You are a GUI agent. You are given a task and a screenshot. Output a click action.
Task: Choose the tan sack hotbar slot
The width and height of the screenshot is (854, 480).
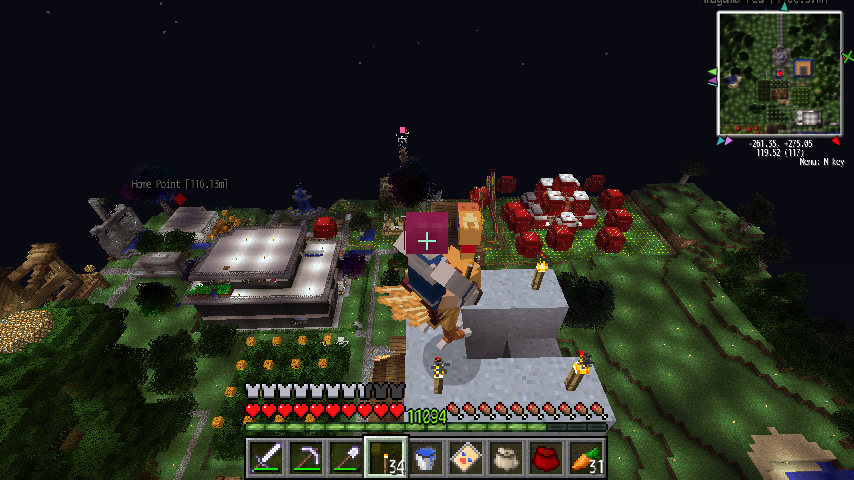[x=506, y=457]
